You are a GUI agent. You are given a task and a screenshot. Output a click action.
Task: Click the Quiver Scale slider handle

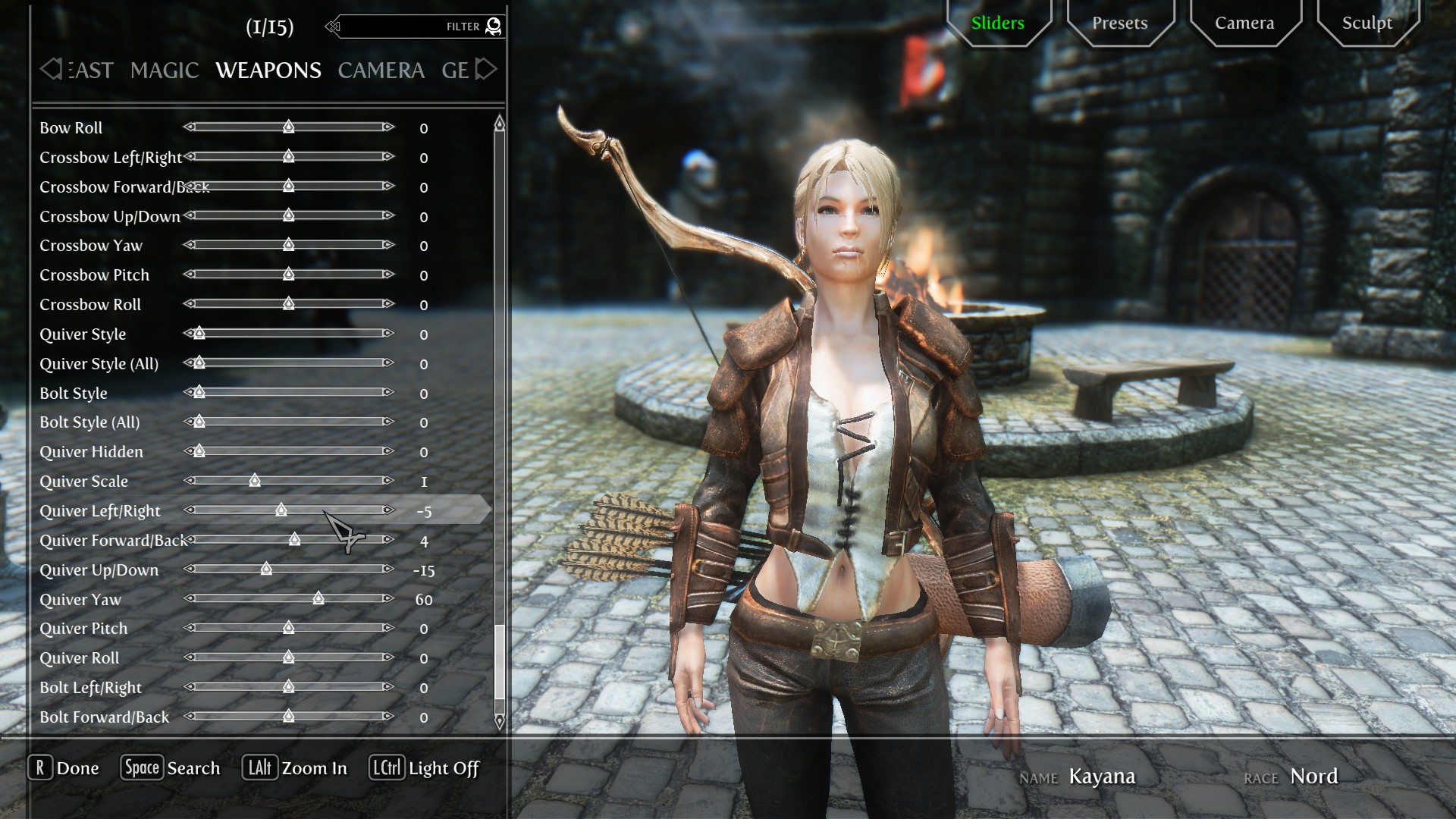point(255,481)
